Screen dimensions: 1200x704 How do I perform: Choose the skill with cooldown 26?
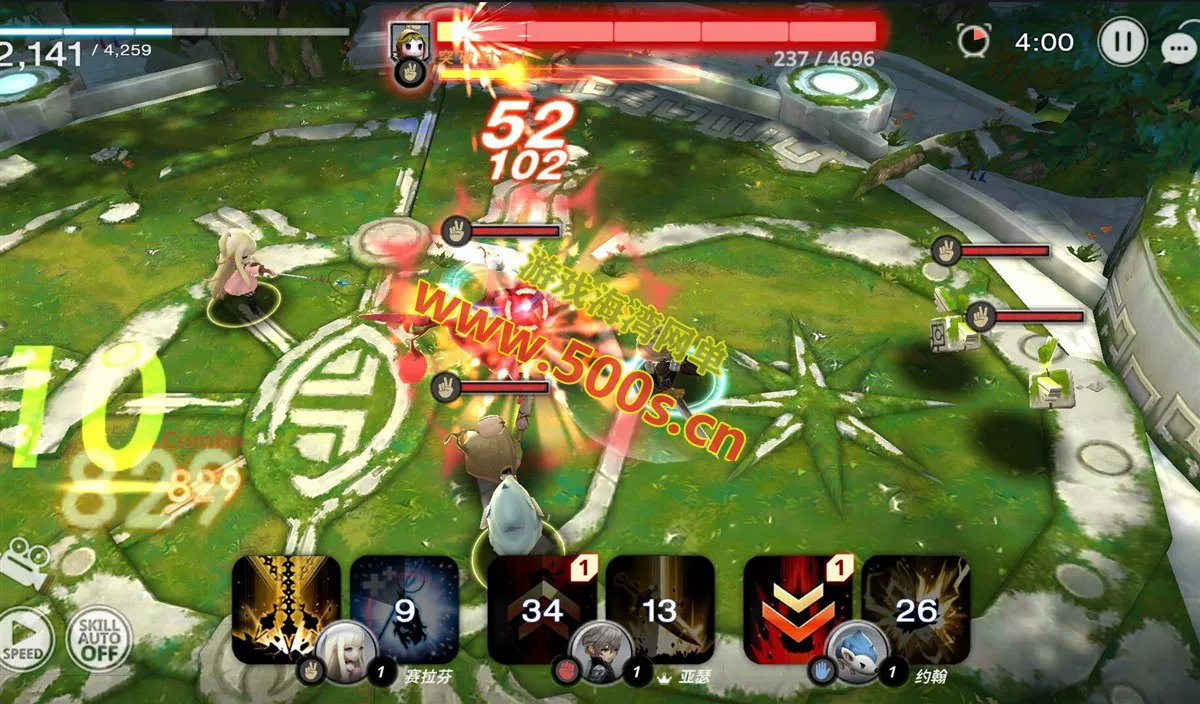coord(916,608)
